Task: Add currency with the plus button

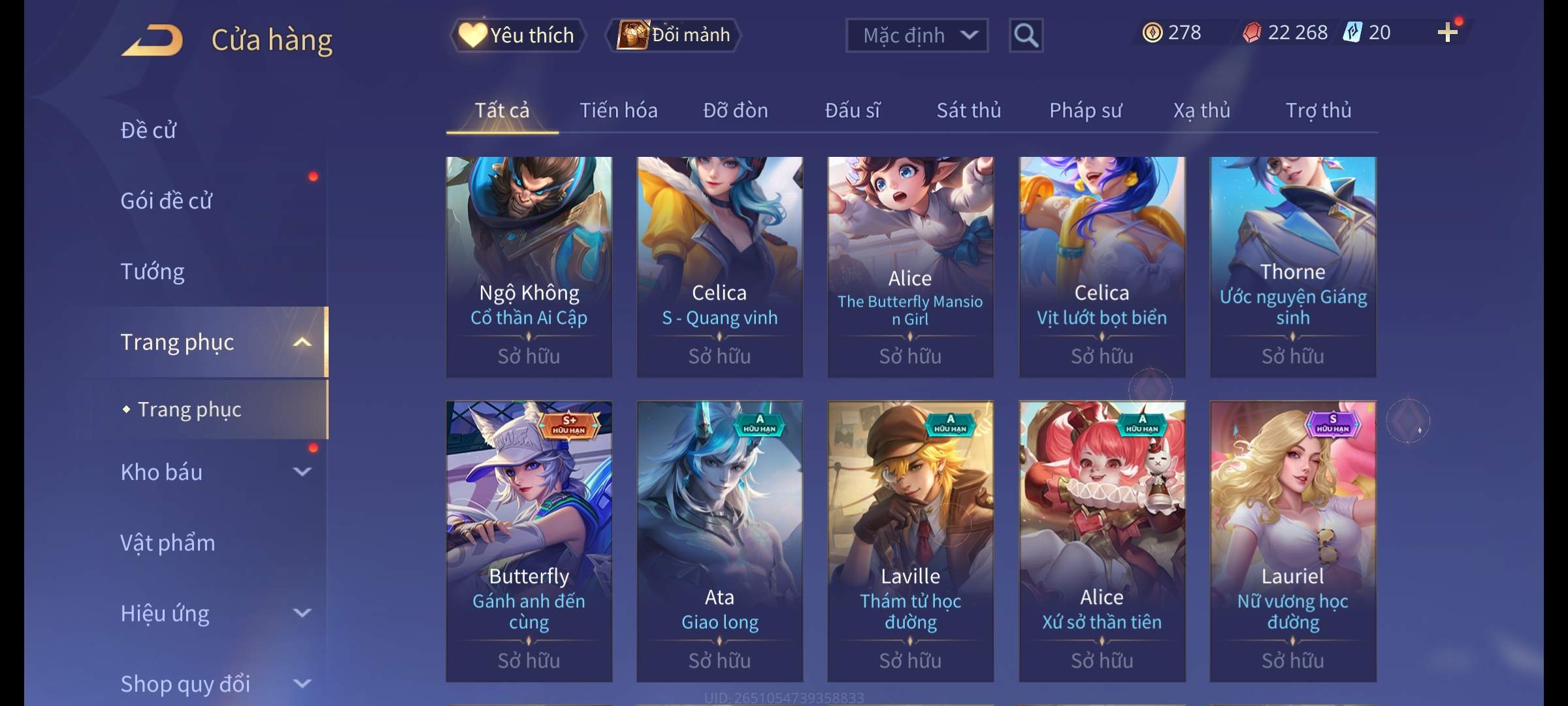Action: (1447, 33)
